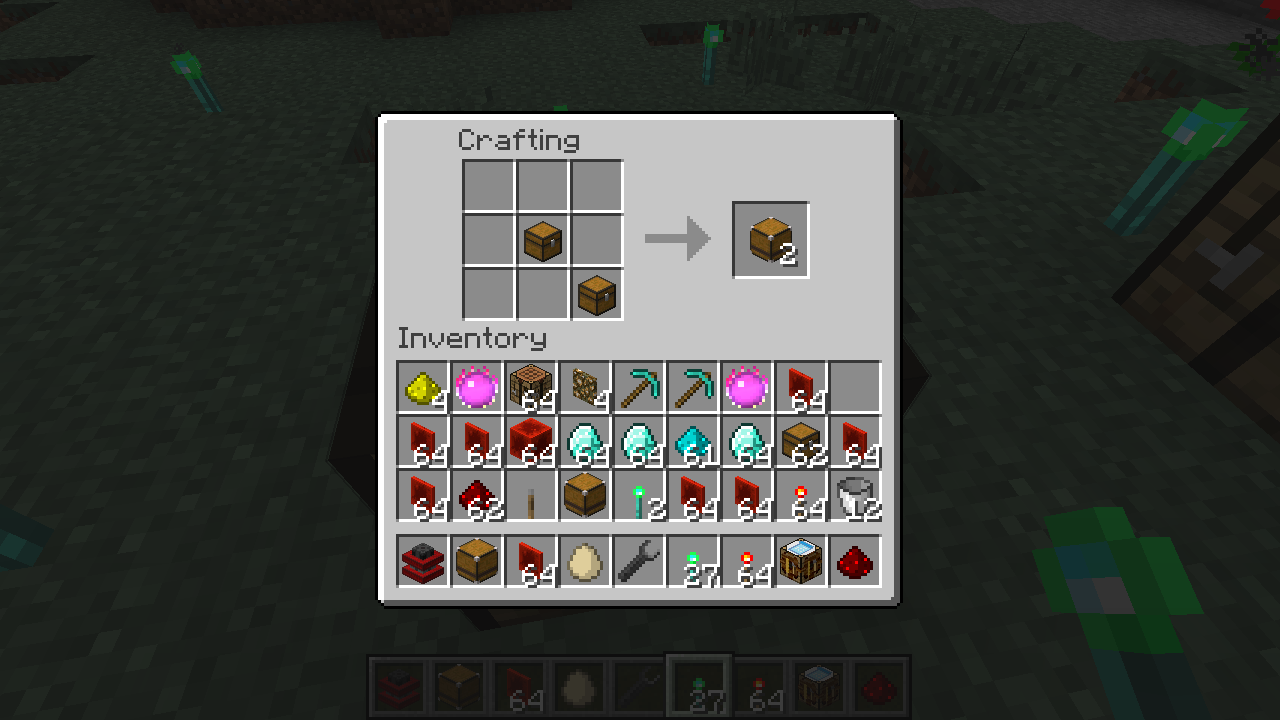Select the red and black machine block
1280x720 pixels.
(x=423, y=561)
